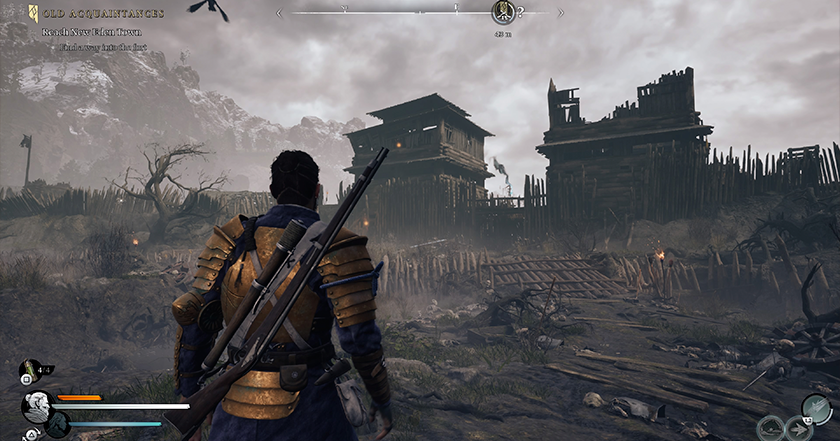Select the white-haired man character portrait
The height and width of the screenshot is (441, 840).
(37, 405)
